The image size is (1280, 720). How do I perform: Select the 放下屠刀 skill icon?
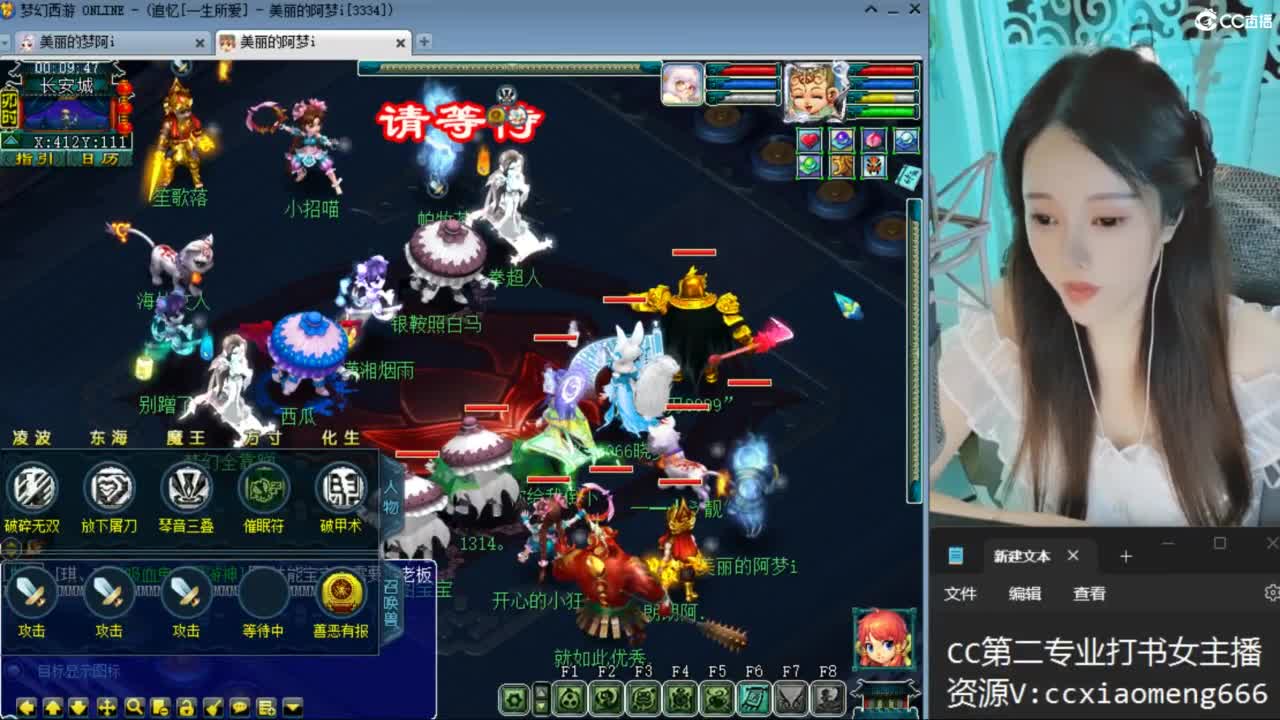[110, 490]
